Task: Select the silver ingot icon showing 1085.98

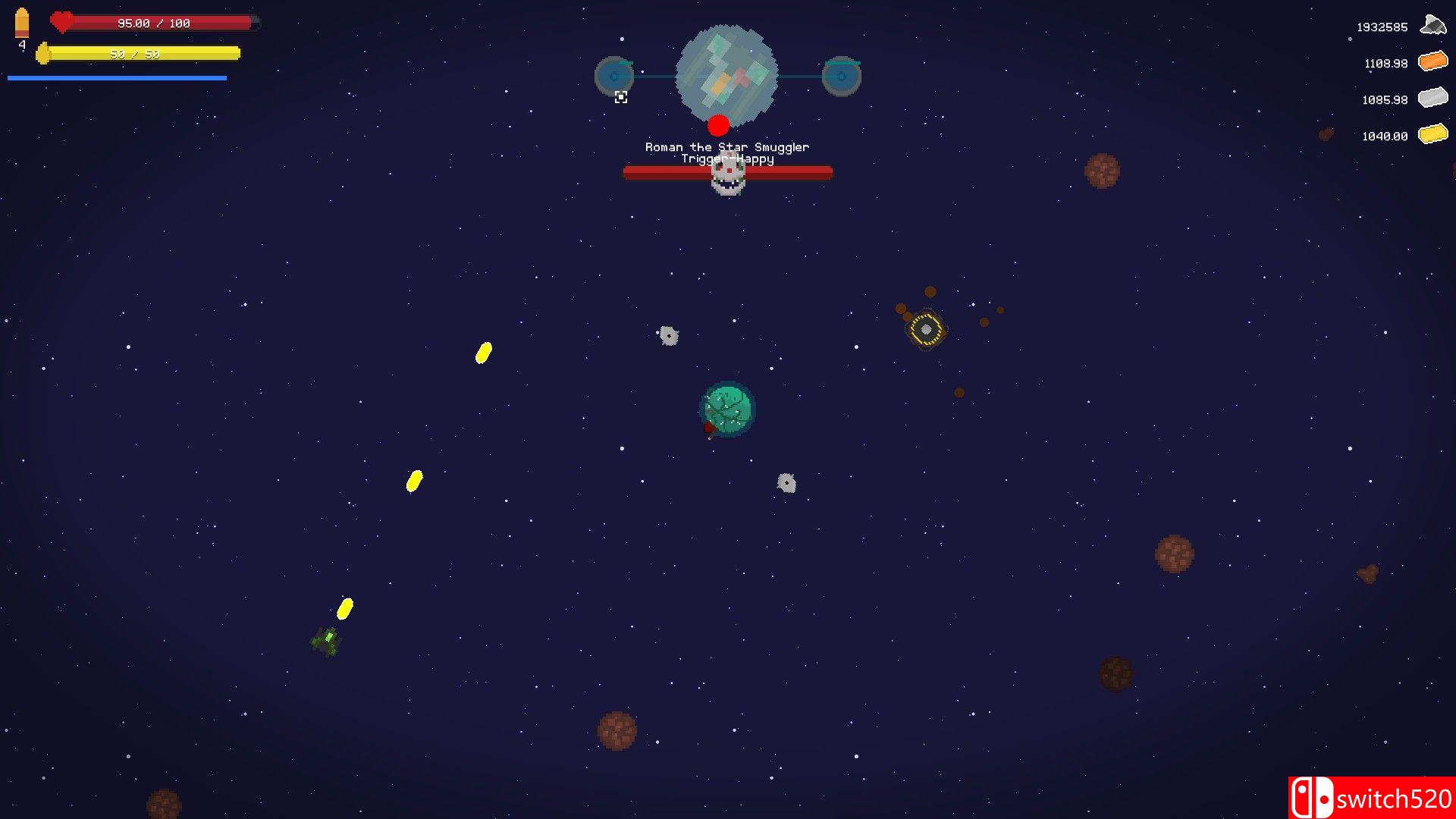Action: pos(1432,98)
